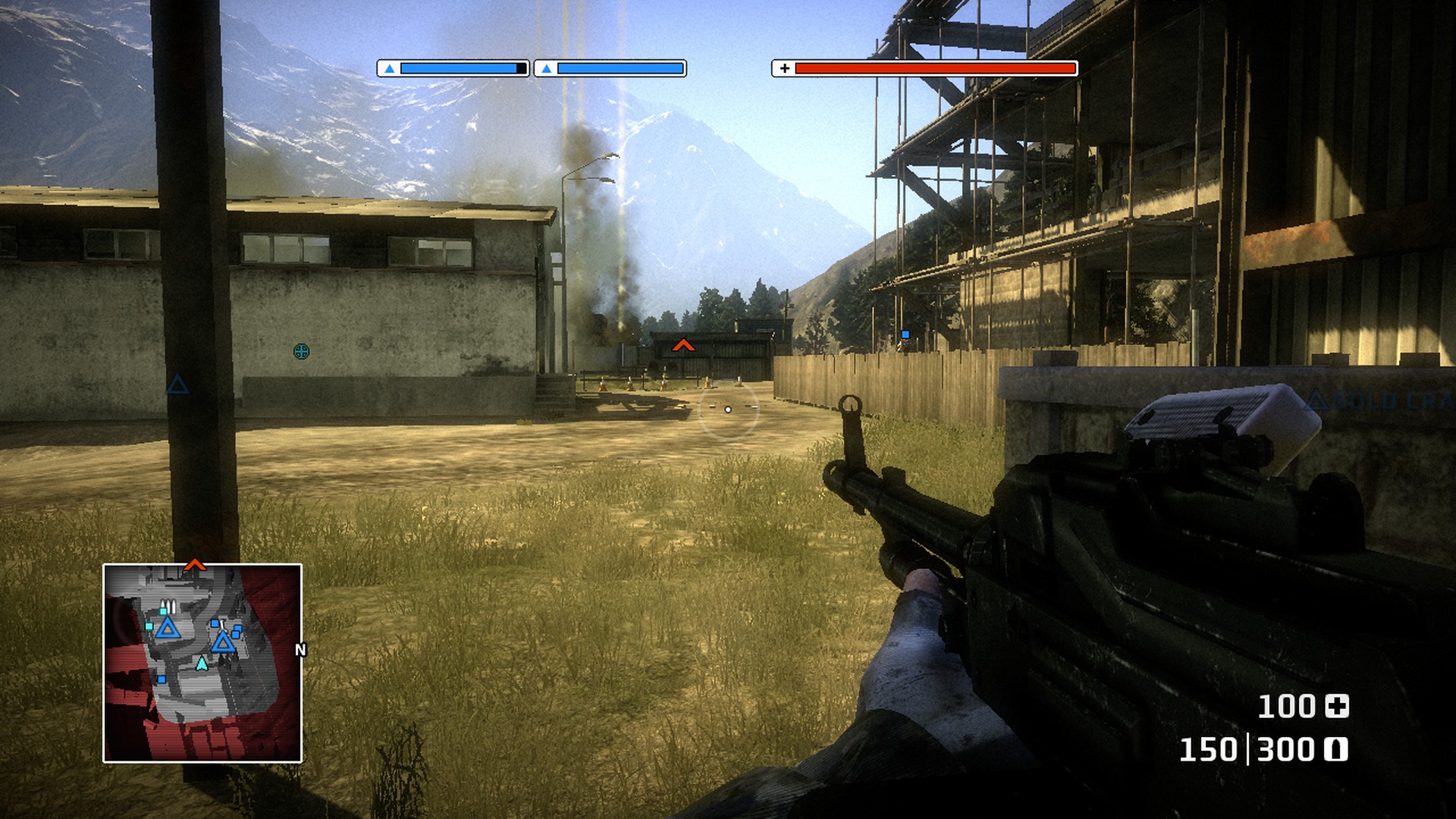Click the teal crosshair waypoint marker
The image size is (1456, 819).
pyautogui.click(x=301, y=351)
